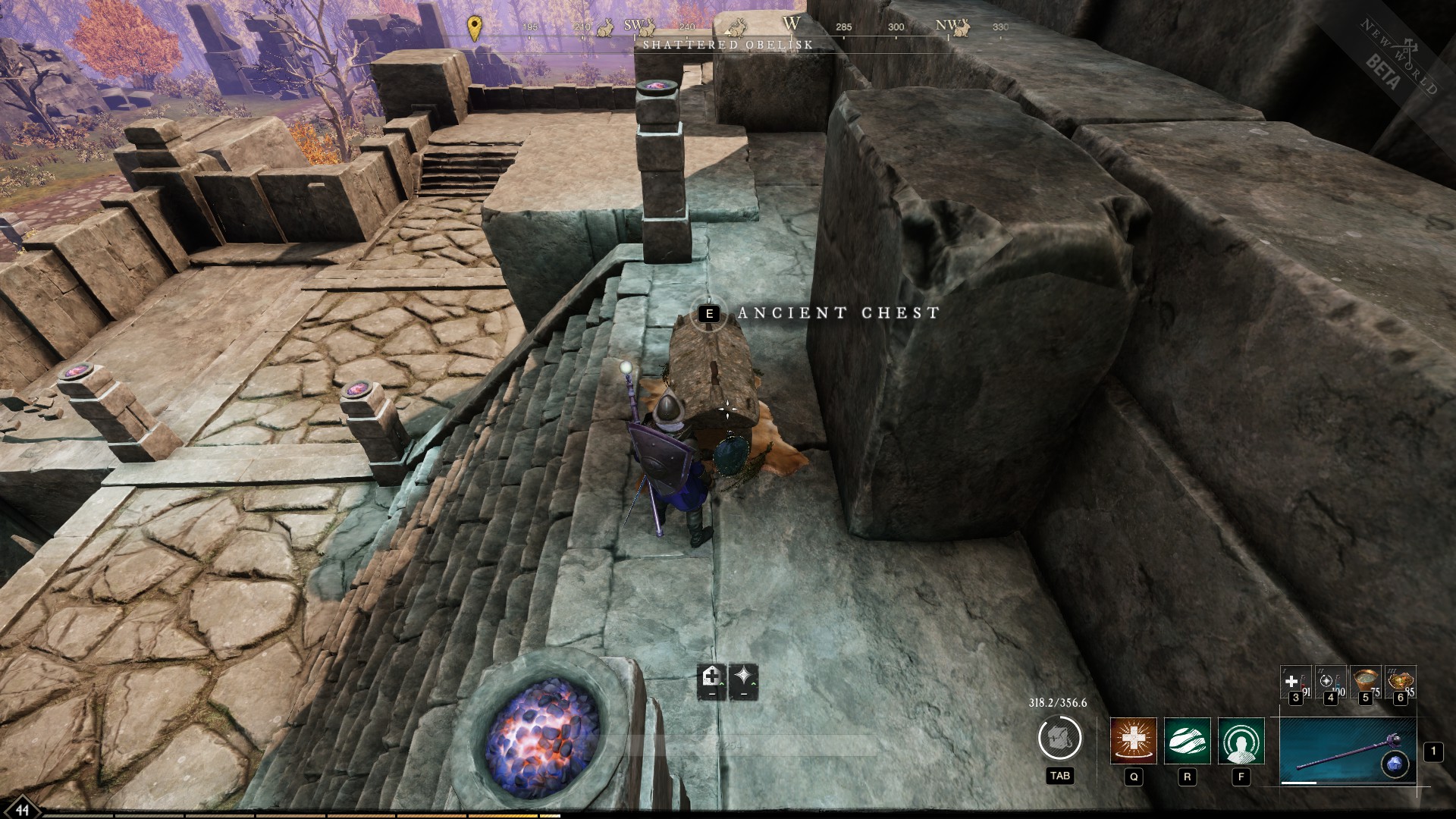Click the food bowl in slot 5
1456x819 pixels.
pyautogui.click(x=1365, y=681)
